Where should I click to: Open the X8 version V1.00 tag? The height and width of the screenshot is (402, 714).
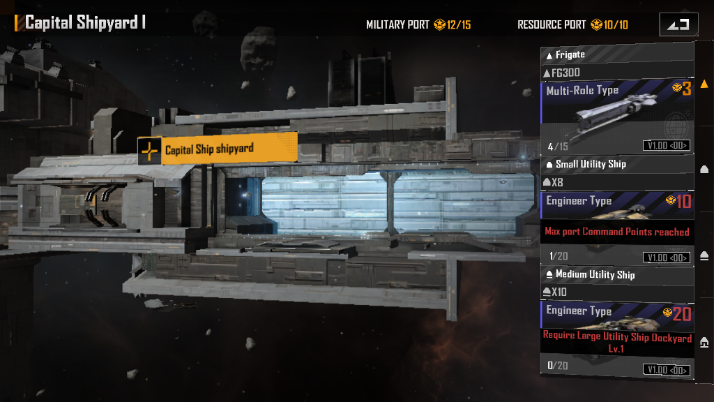(667, 257)
